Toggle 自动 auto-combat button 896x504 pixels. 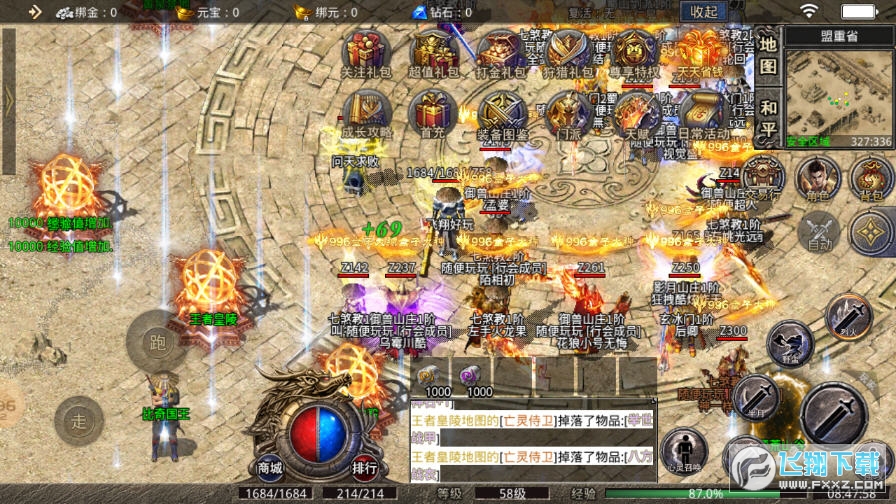pos(820,231)
